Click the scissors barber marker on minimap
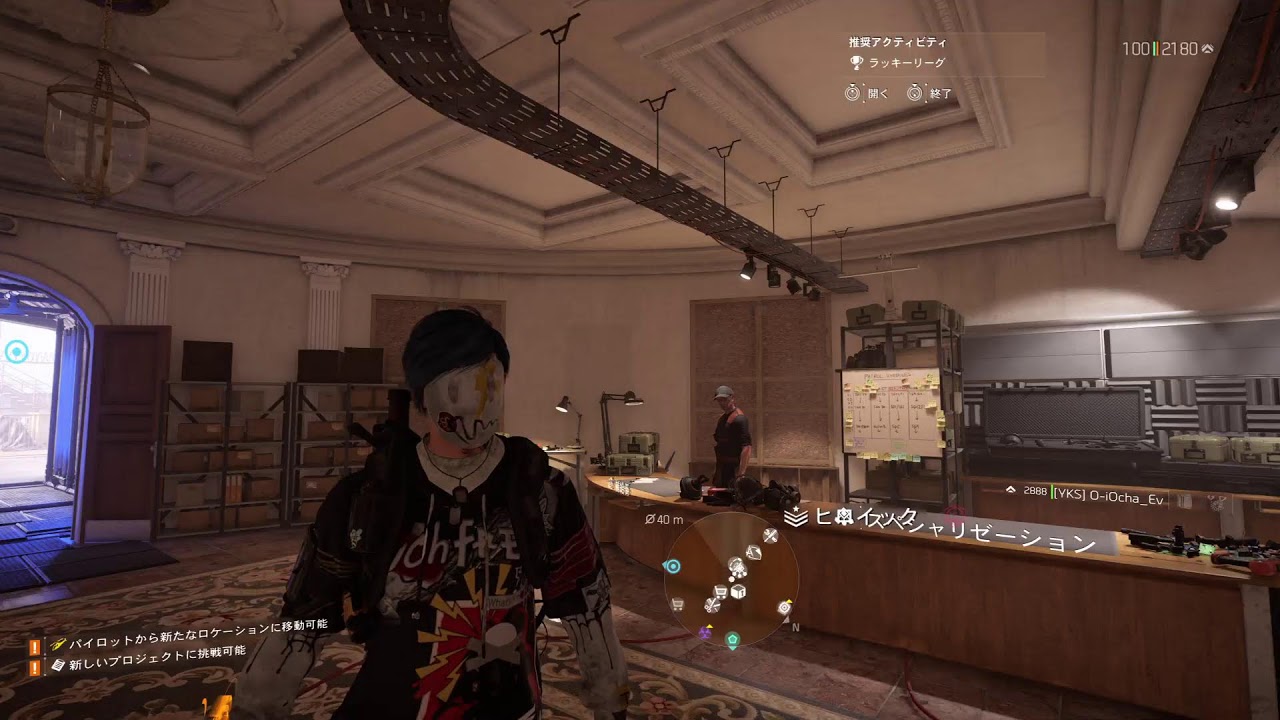Viewport: 1280px width, 720px height. coord(713,604)
